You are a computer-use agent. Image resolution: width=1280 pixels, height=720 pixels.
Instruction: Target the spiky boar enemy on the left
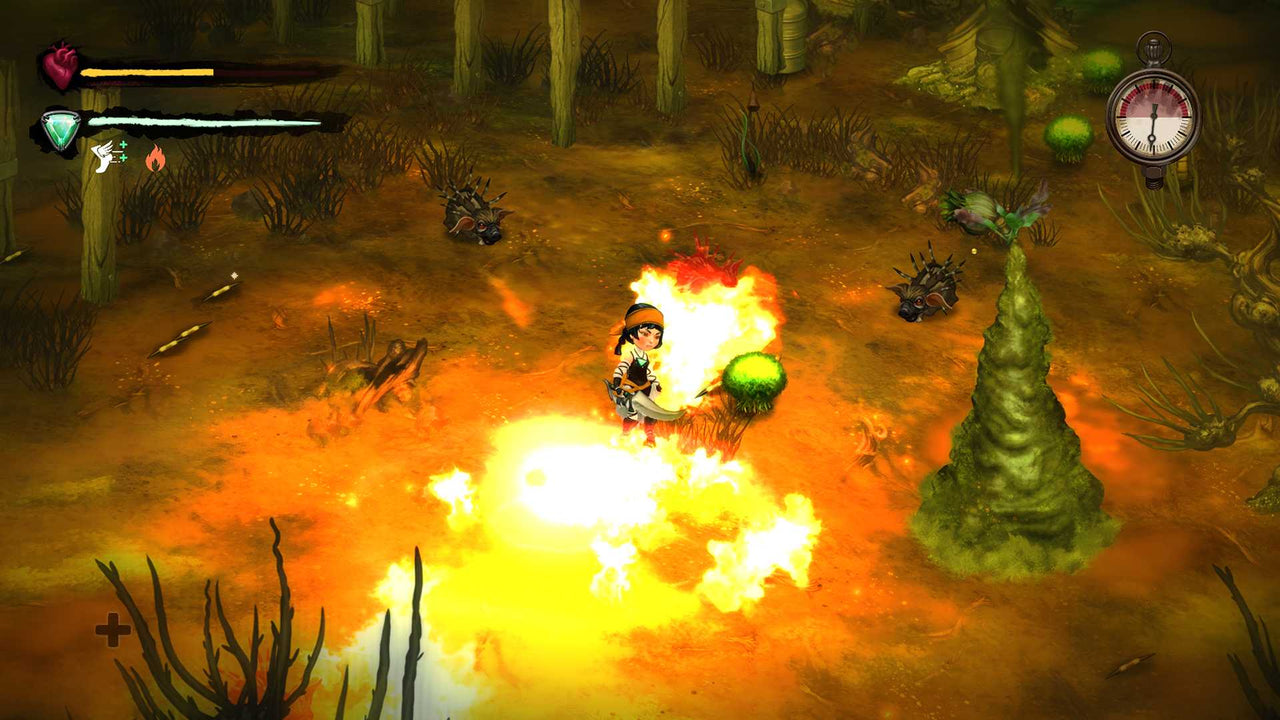470,215
